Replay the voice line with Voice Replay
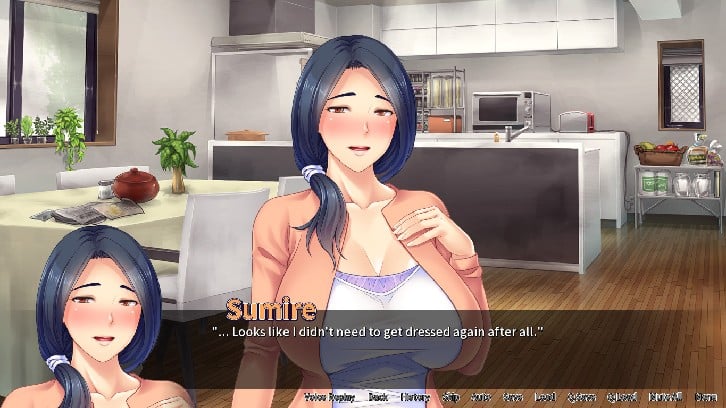The width and height of the screenshot is (726, 408). (330, 398)
